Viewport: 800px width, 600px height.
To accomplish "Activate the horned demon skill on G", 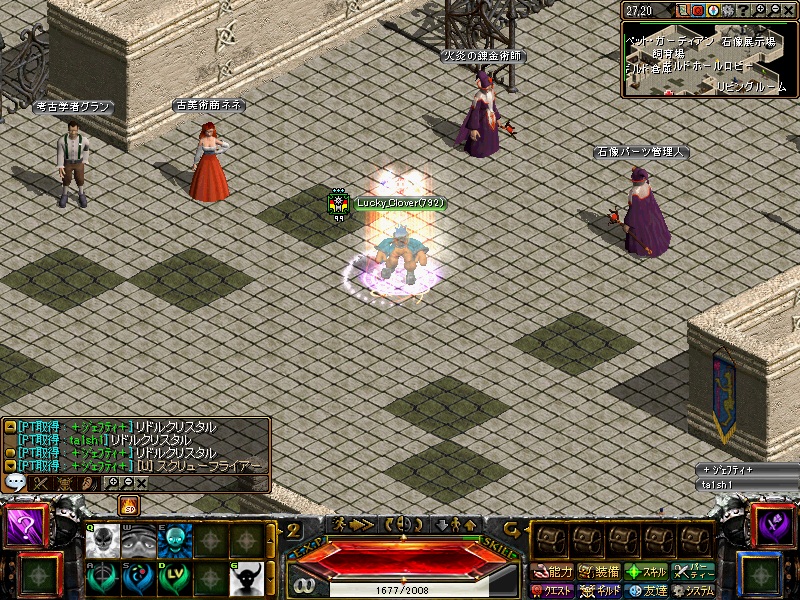I will pyautogui.click(x=245, y=577).
